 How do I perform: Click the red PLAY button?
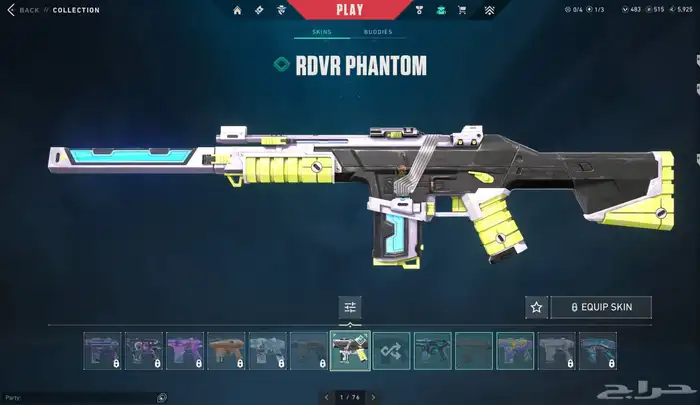pyautogui.click(x=349, y=10)
